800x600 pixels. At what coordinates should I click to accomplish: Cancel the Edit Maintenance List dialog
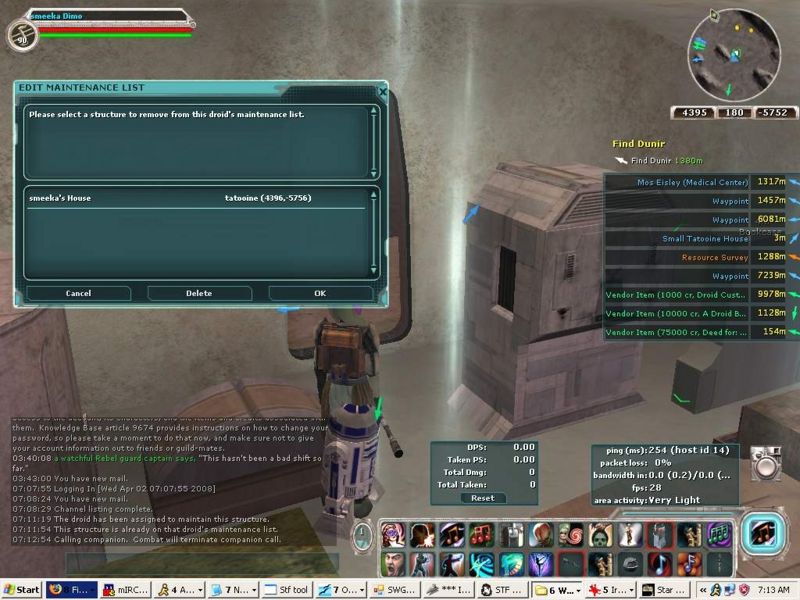click(x=78, y=293)
